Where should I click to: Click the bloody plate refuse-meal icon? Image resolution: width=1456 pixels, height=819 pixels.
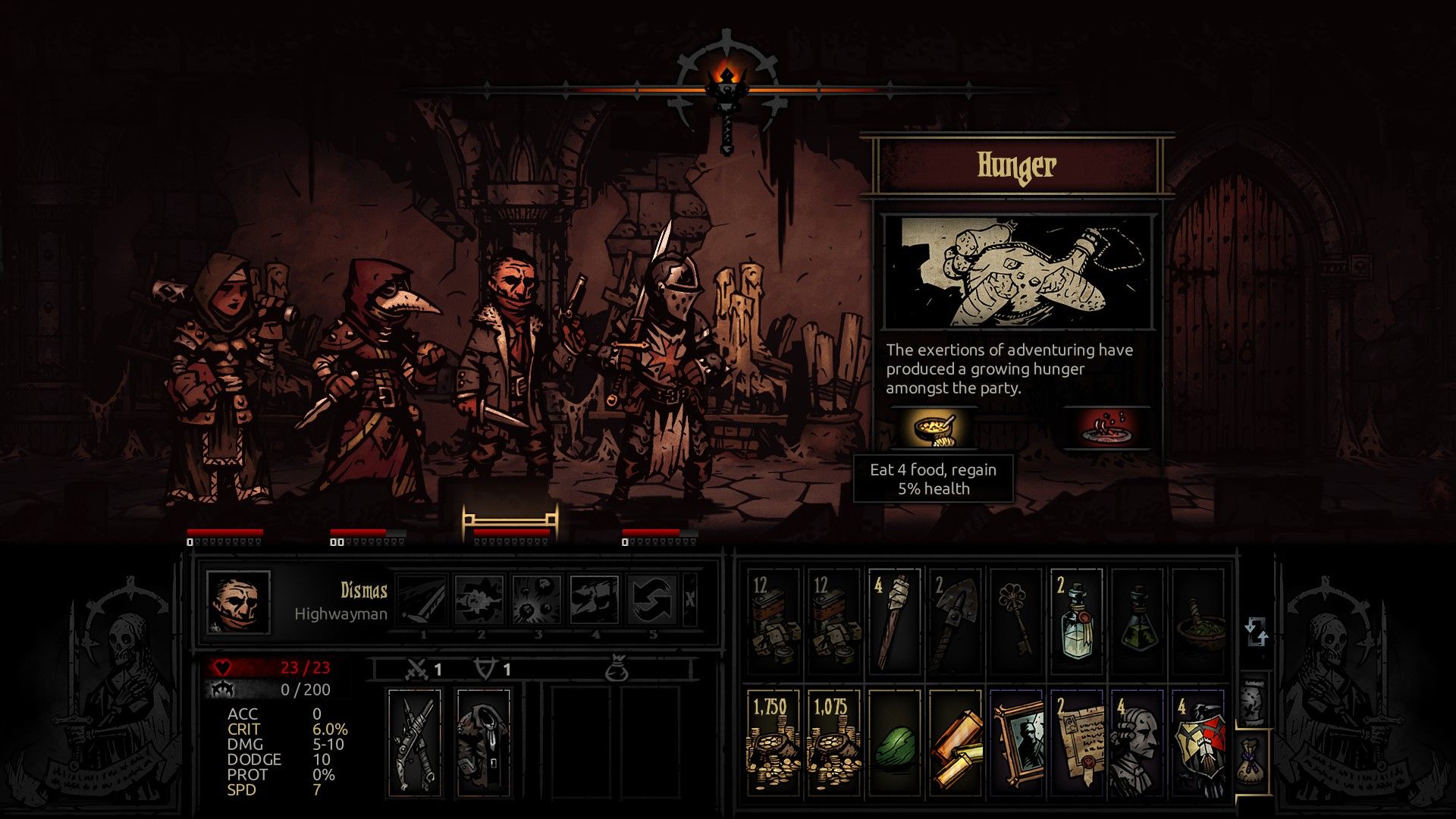pos(1107,428)
